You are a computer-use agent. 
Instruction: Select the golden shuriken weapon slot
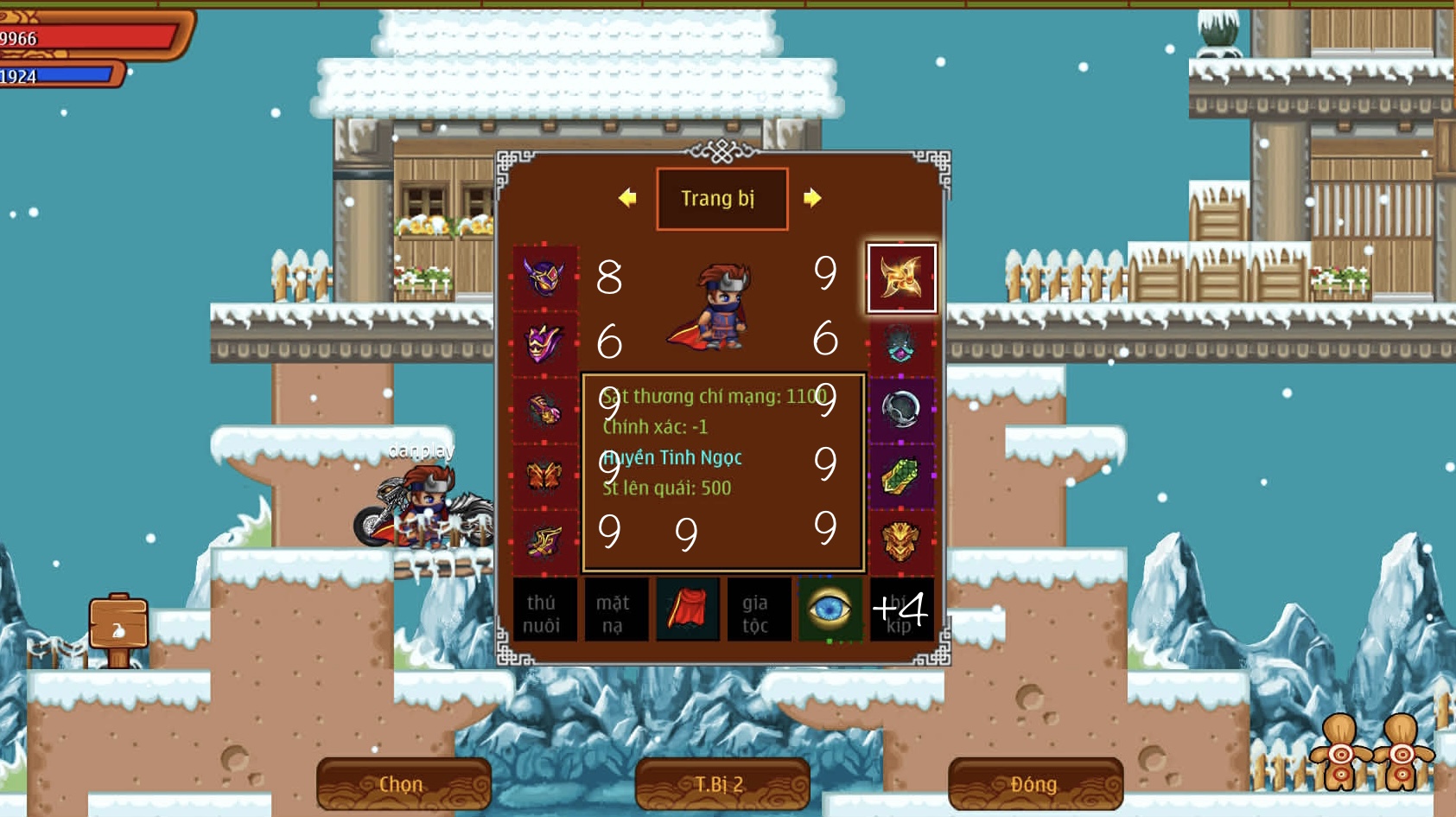pyautogui.click(x=901, y=278)
